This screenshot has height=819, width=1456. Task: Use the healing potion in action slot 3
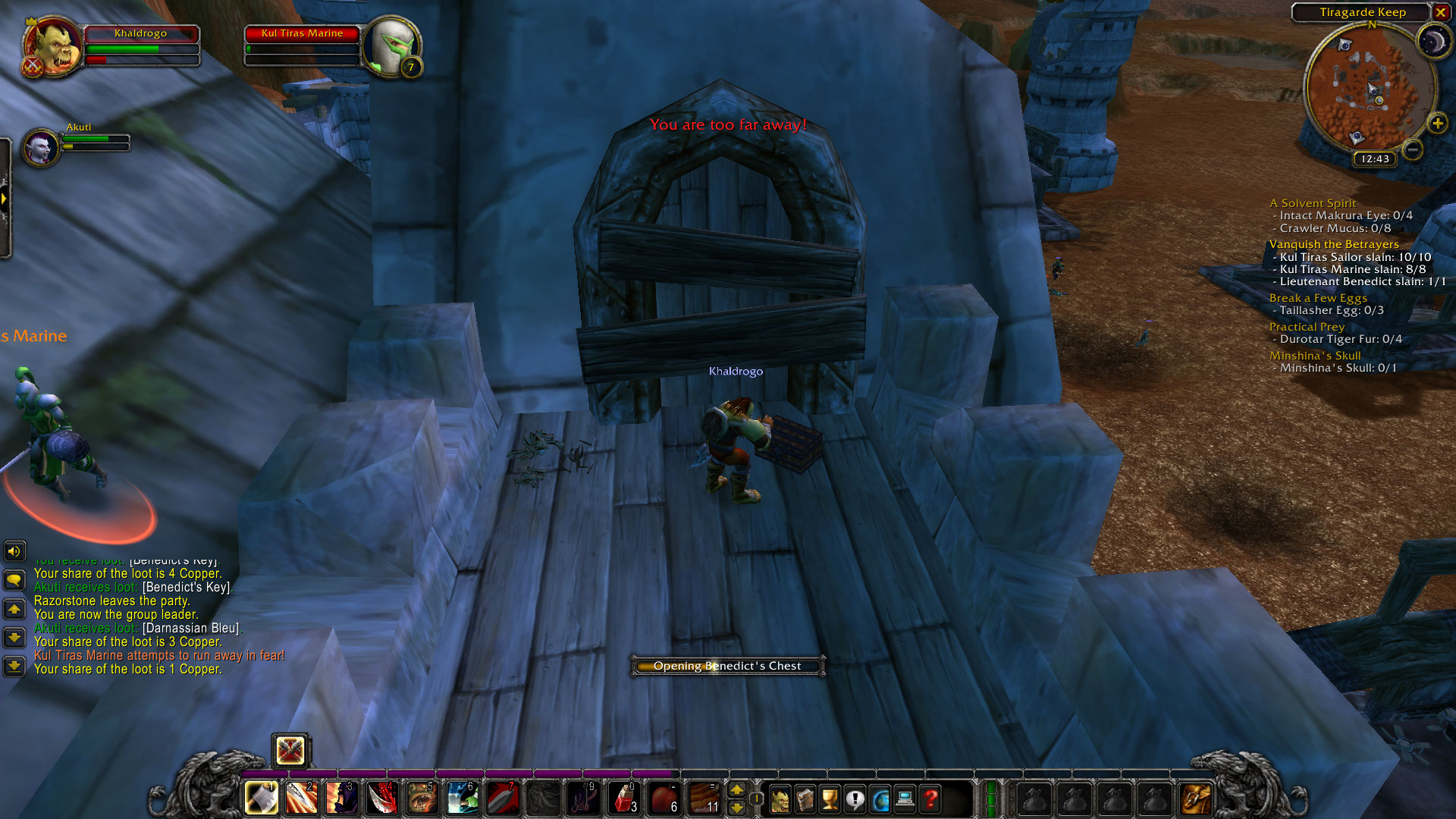(x=624, y=798)
